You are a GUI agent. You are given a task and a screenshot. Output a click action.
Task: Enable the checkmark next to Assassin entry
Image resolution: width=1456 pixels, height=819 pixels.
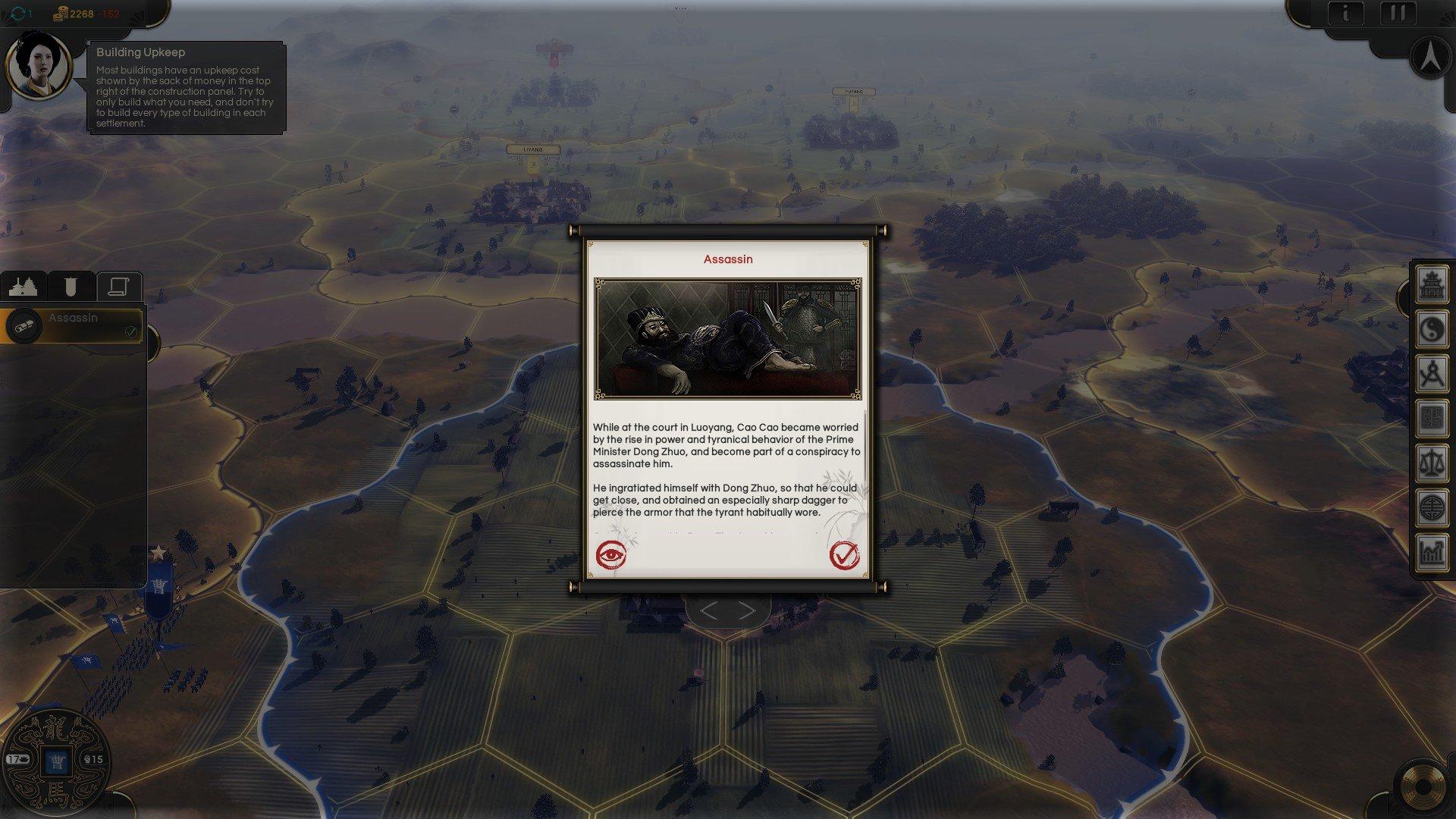point(132,331)
